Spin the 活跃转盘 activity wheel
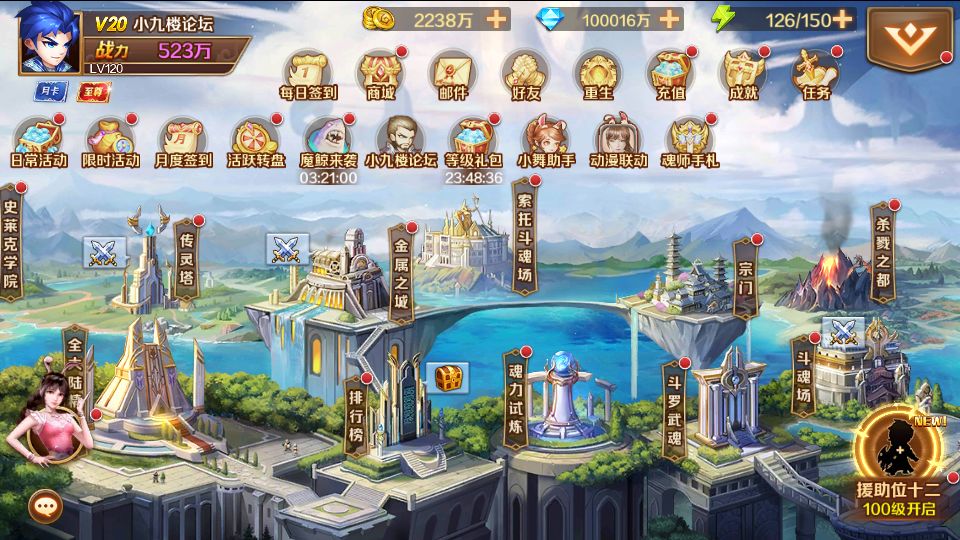Screen dimensions: 960x540 [255, 139]
